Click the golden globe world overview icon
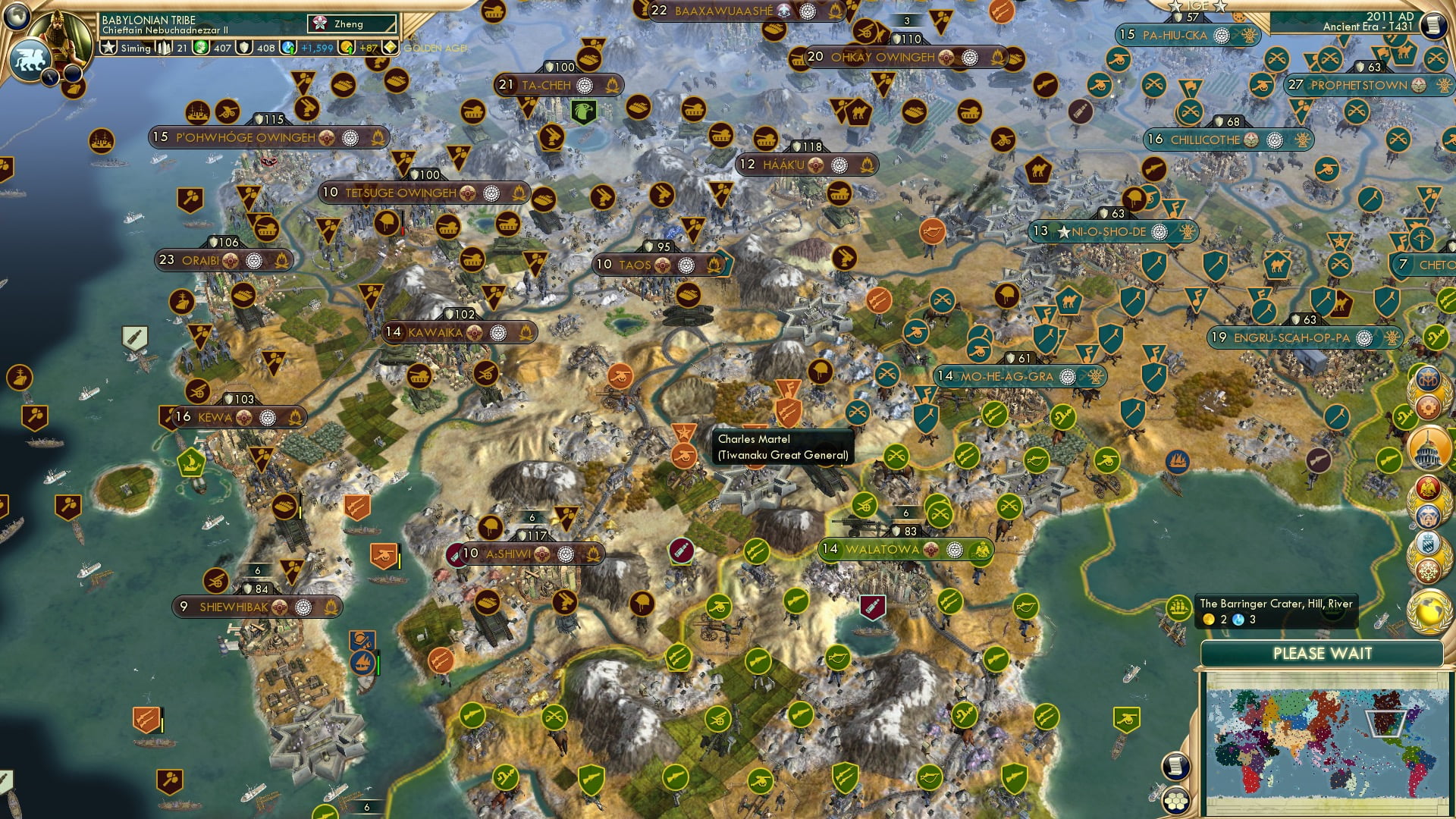 tap(1430, 610)
